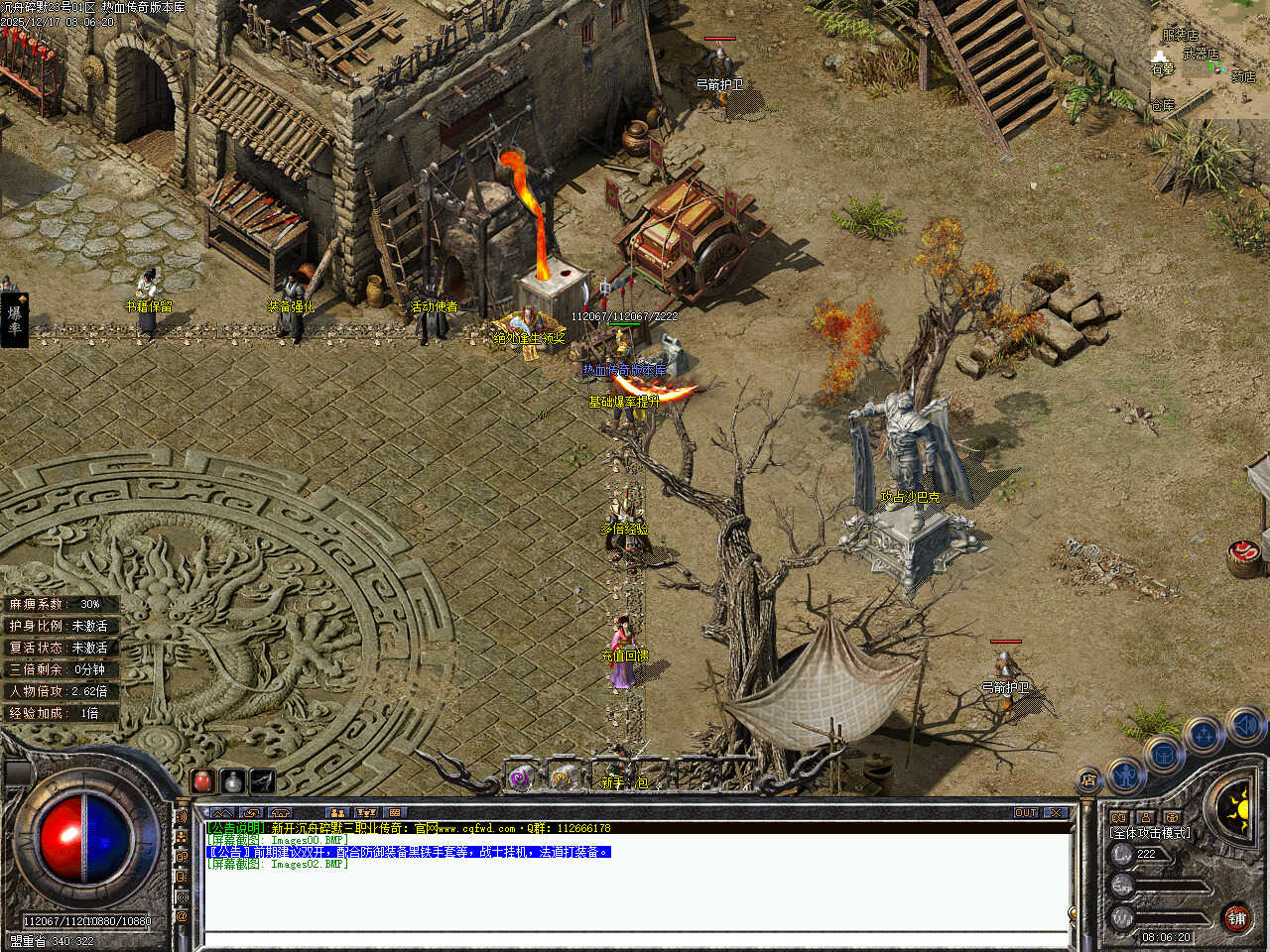Close the chat panel with X
The image size is (1270, 952).
pos(1056,812)
